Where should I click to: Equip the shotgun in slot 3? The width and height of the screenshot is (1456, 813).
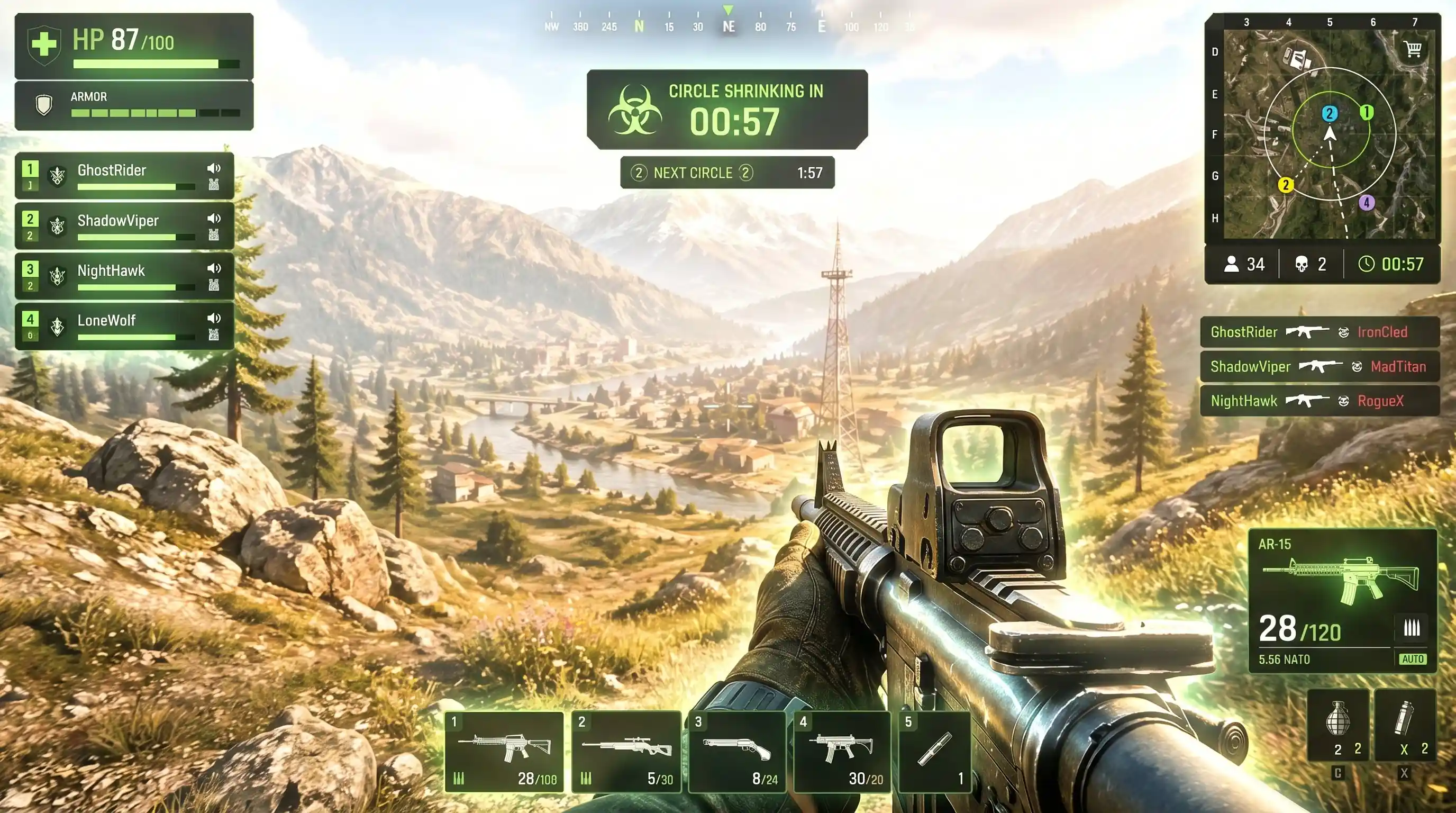pos(737,752)
